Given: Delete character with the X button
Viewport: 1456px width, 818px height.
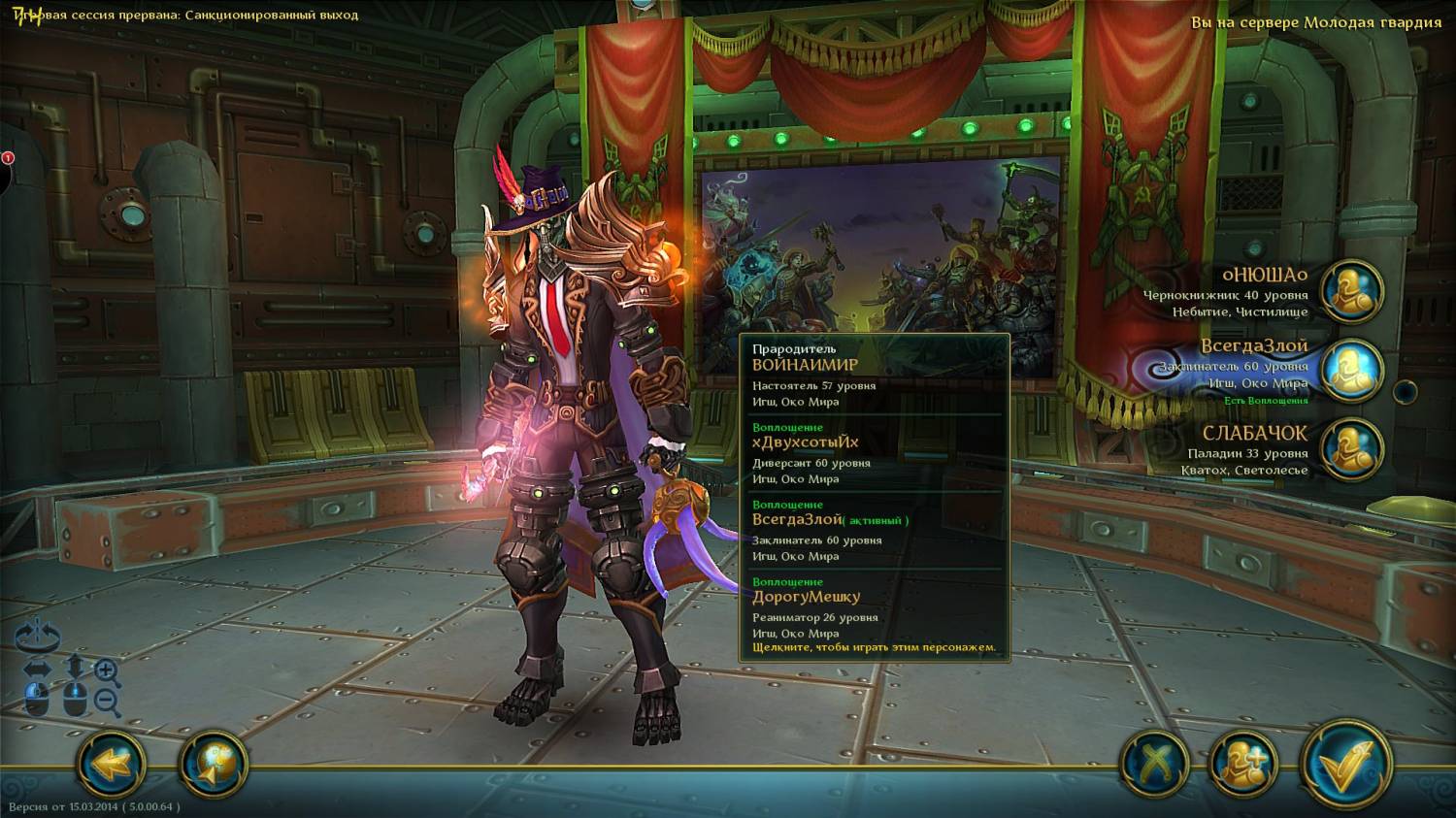Looking at the screenshot, I should coord(1155,766).
